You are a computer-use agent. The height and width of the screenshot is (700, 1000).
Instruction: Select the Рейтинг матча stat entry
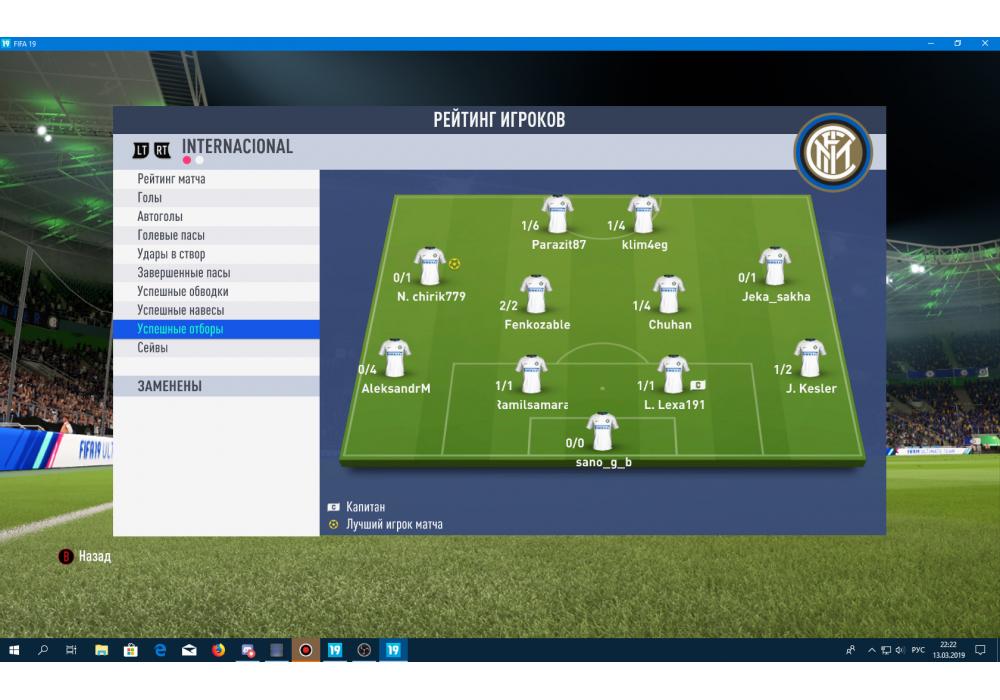(x=172, y=179)
